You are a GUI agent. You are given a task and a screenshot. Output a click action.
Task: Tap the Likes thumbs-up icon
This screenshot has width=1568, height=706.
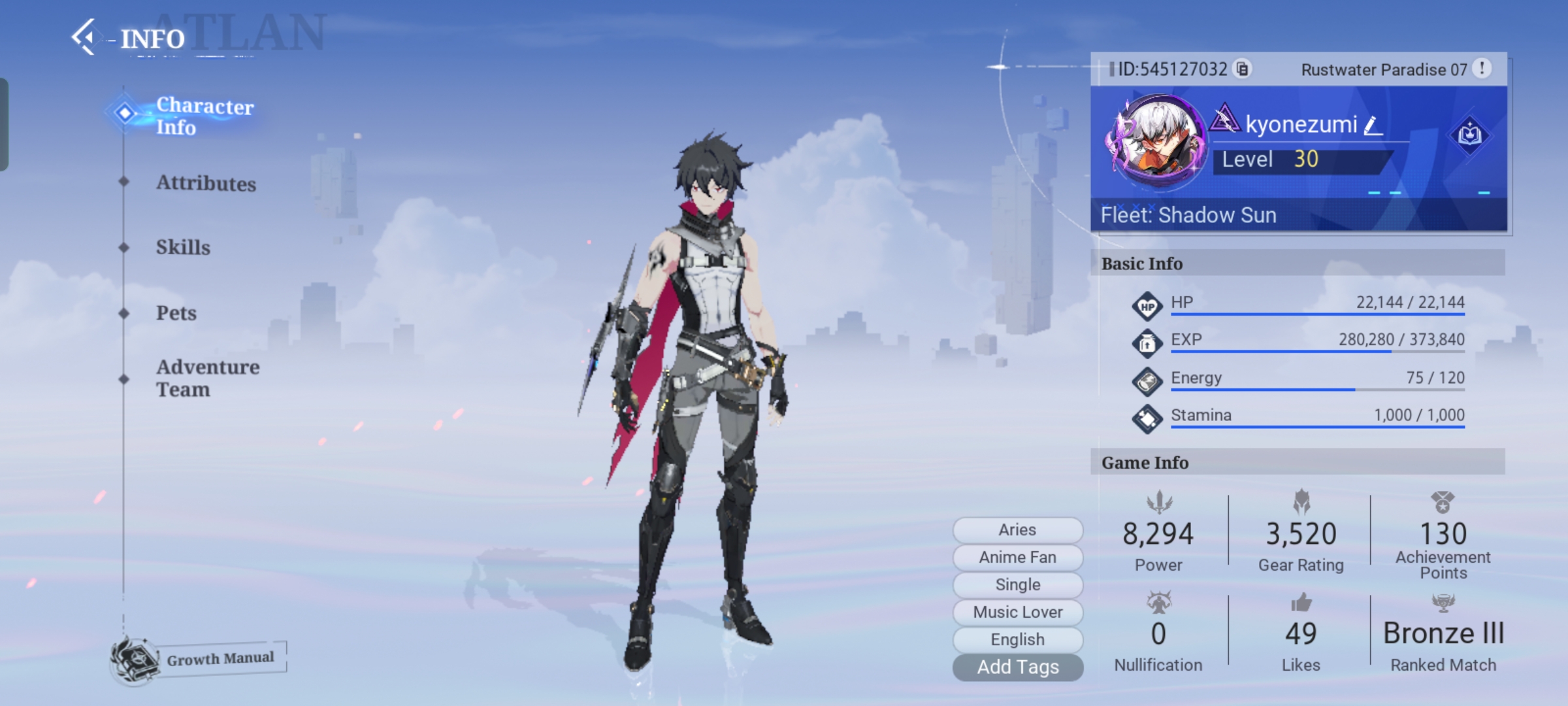point(1301,603)
